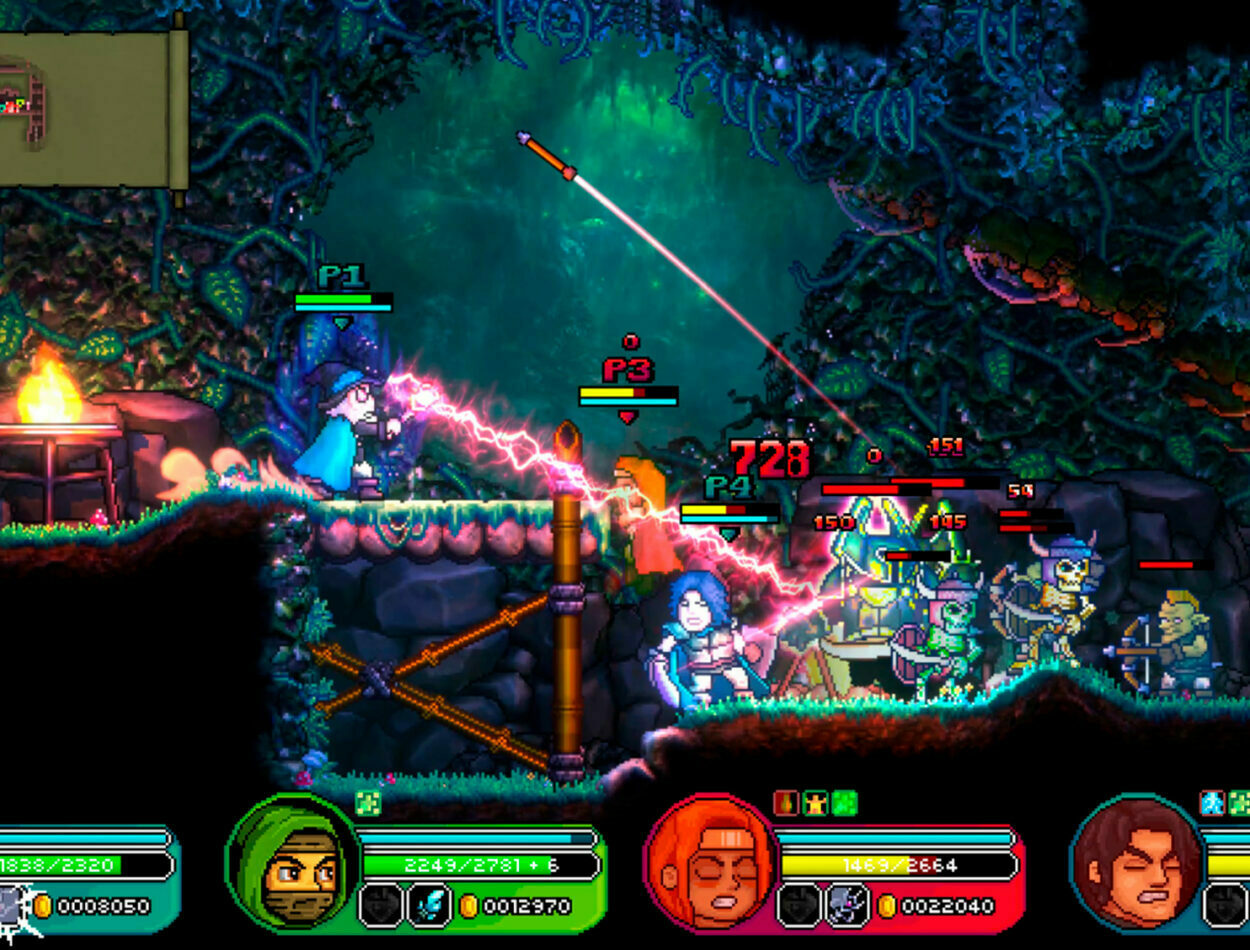Open the parchment scroll minimap

coord(92,108)
